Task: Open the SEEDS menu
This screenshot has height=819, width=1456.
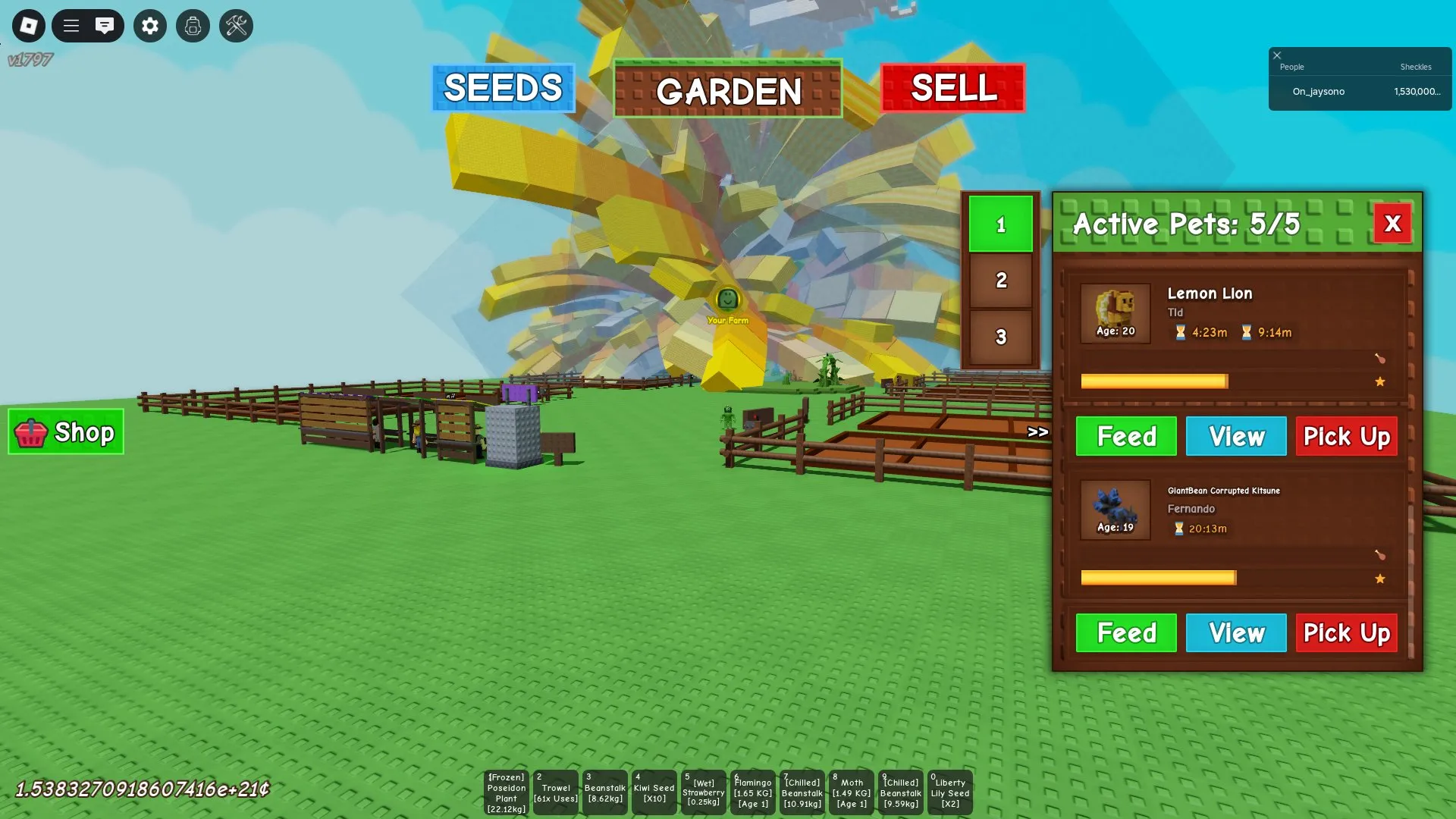Action: click(503, 88)
